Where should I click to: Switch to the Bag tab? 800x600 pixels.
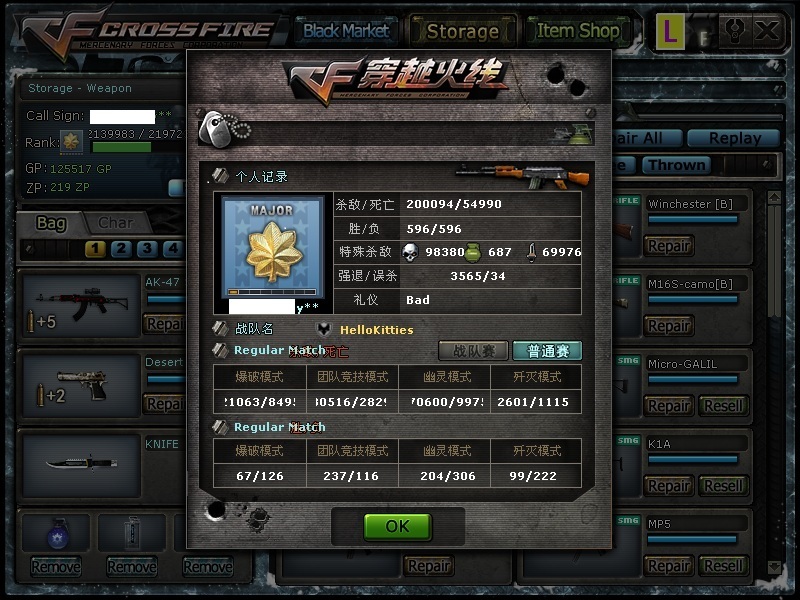pos(51,223)
